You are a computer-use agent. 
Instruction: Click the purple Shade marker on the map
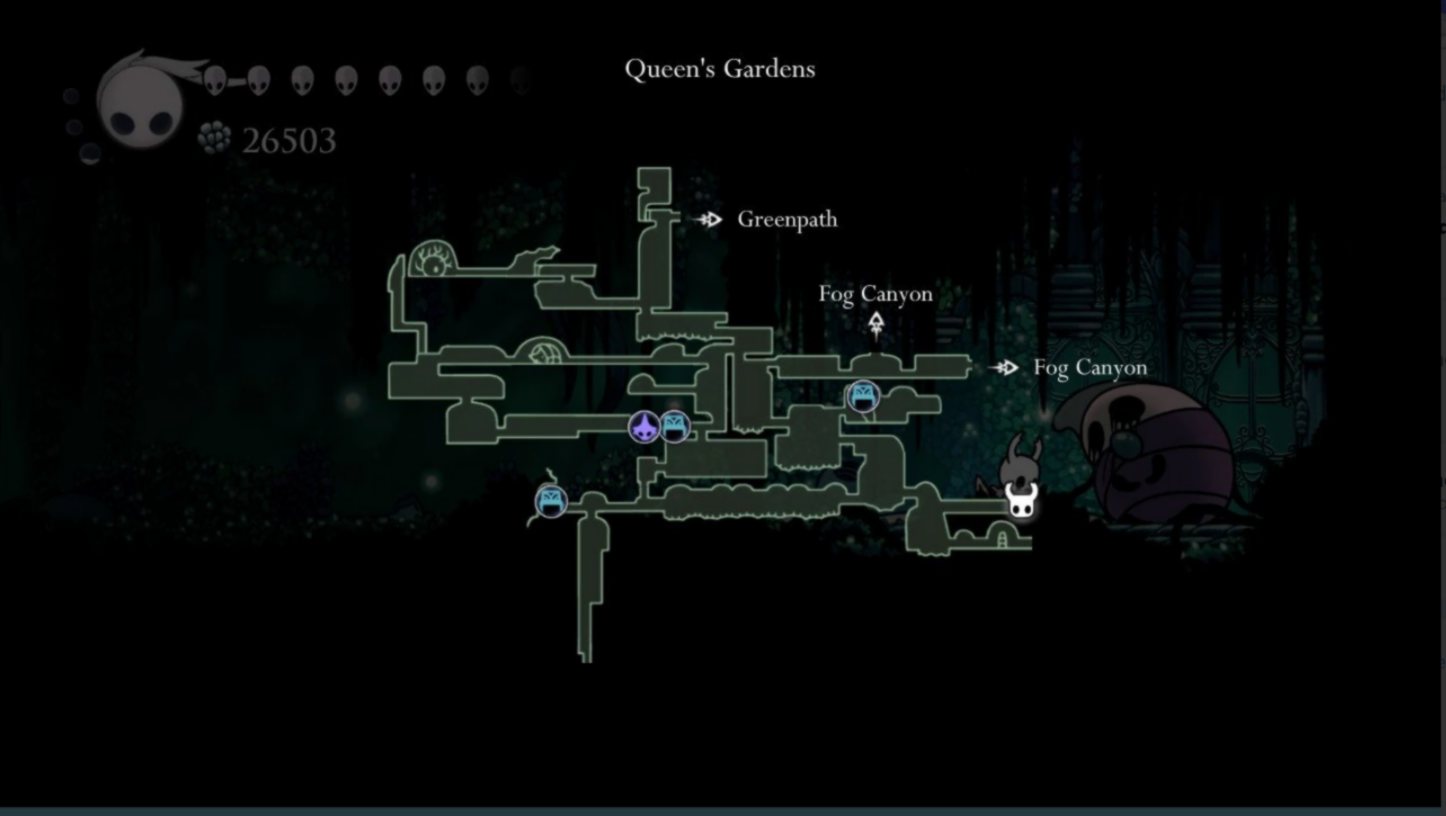coord(645,427)
